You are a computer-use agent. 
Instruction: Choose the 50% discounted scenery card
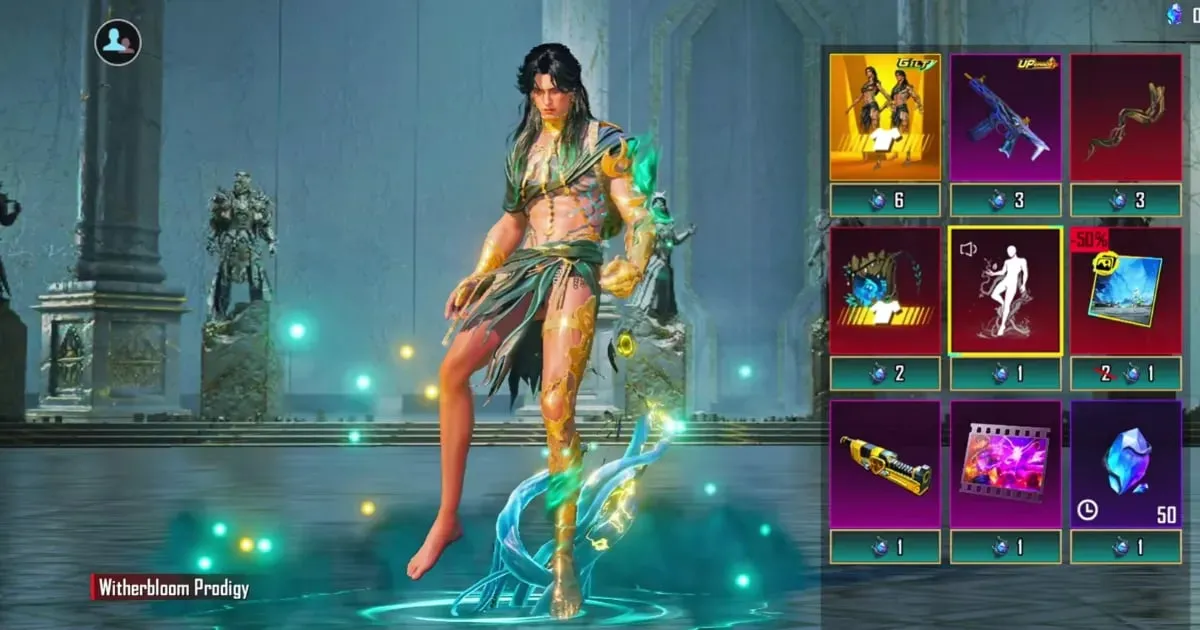1125,290
